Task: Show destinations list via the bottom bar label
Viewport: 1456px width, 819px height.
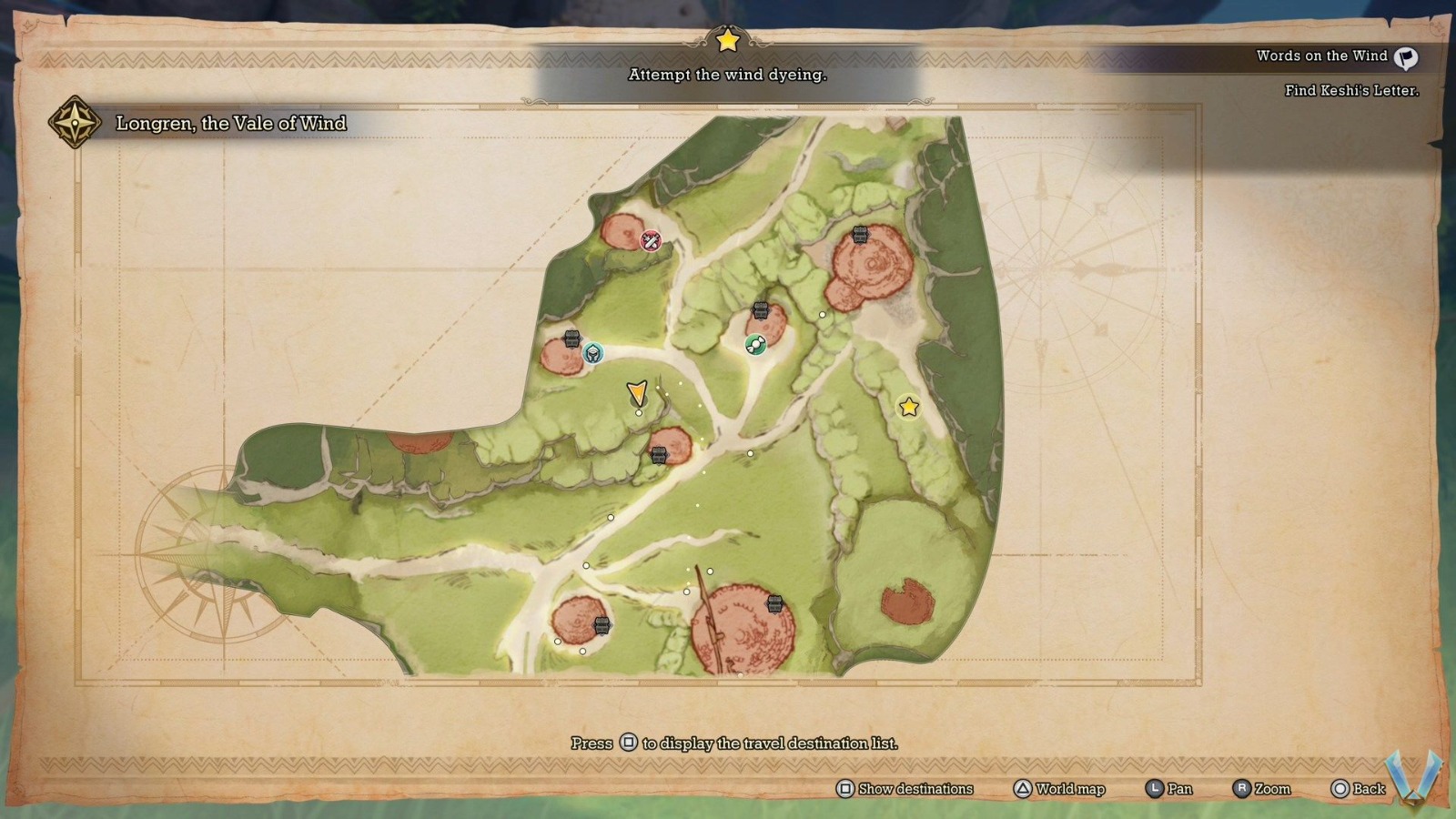Action: coord(915,789)
